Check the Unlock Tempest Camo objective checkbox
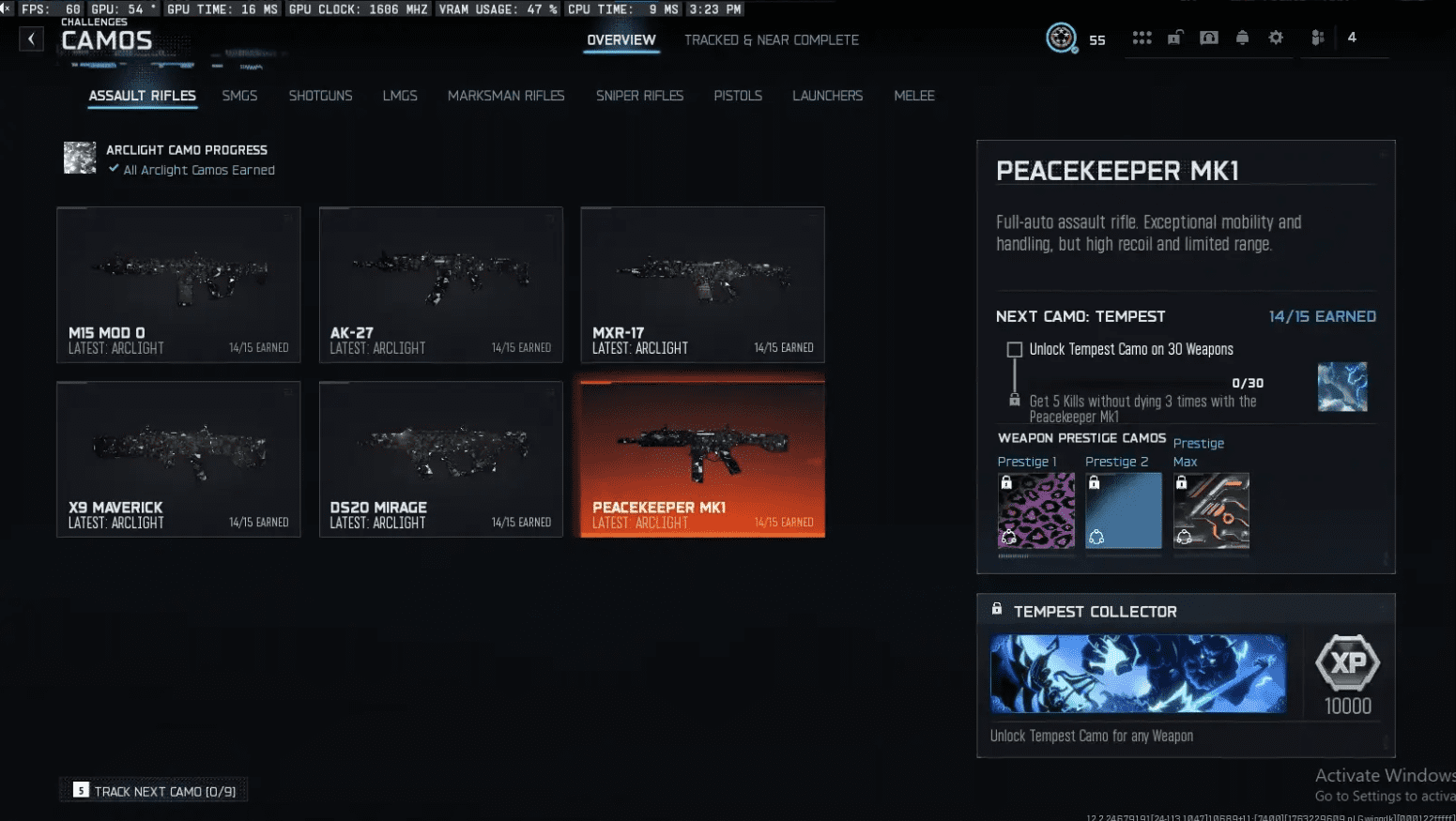 [1014, 348]
